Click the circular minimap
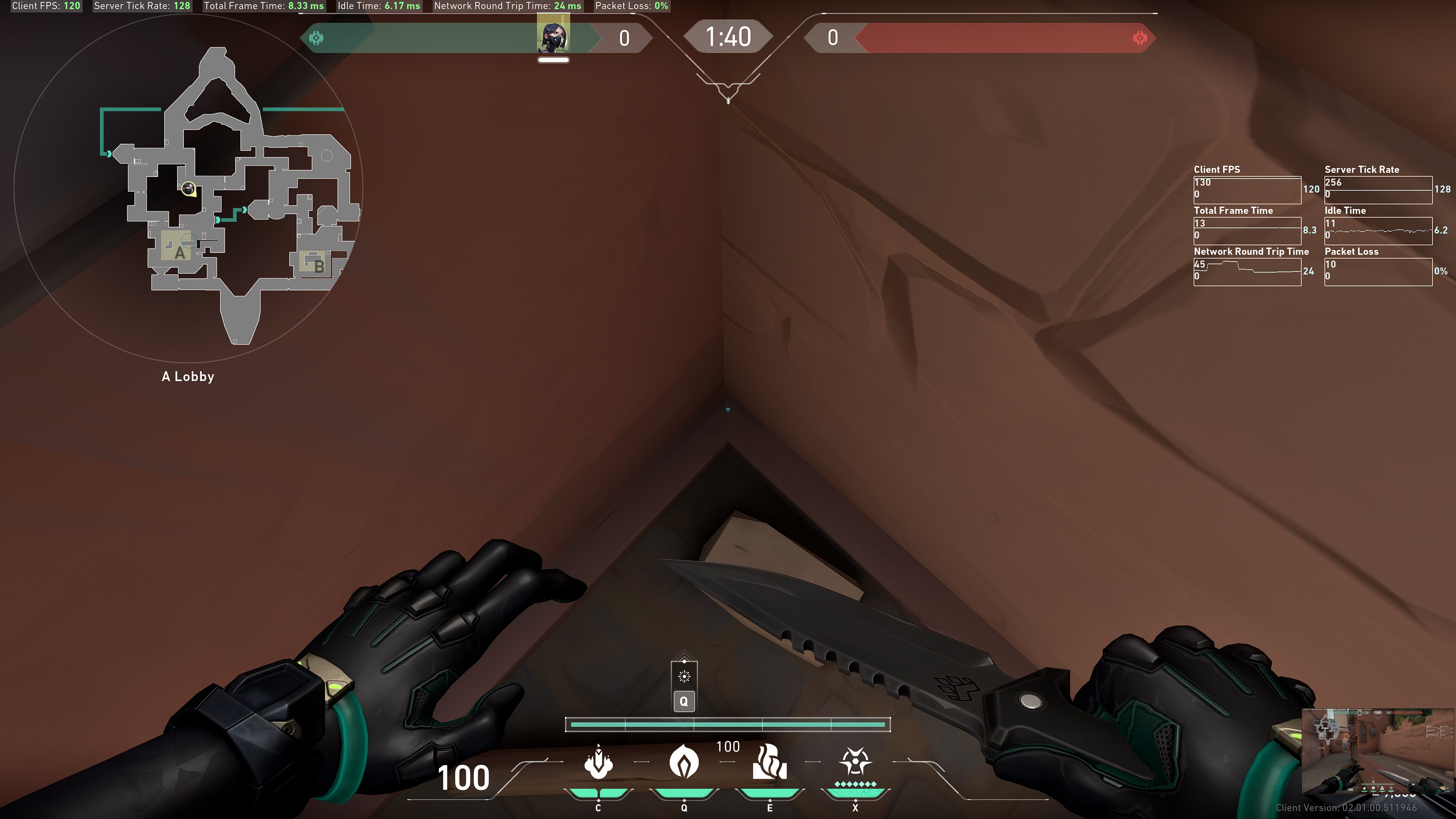Screen dimensions: 1456x819 [x=188, y=188]
